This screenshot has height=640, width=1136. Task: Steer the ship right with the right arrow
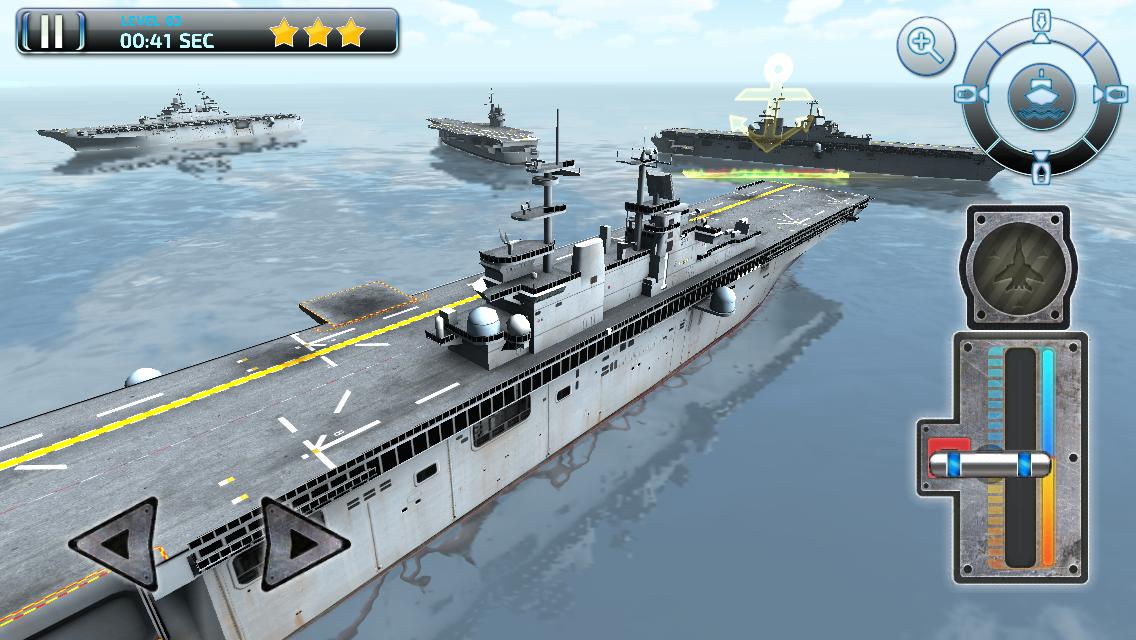point(303,543)
